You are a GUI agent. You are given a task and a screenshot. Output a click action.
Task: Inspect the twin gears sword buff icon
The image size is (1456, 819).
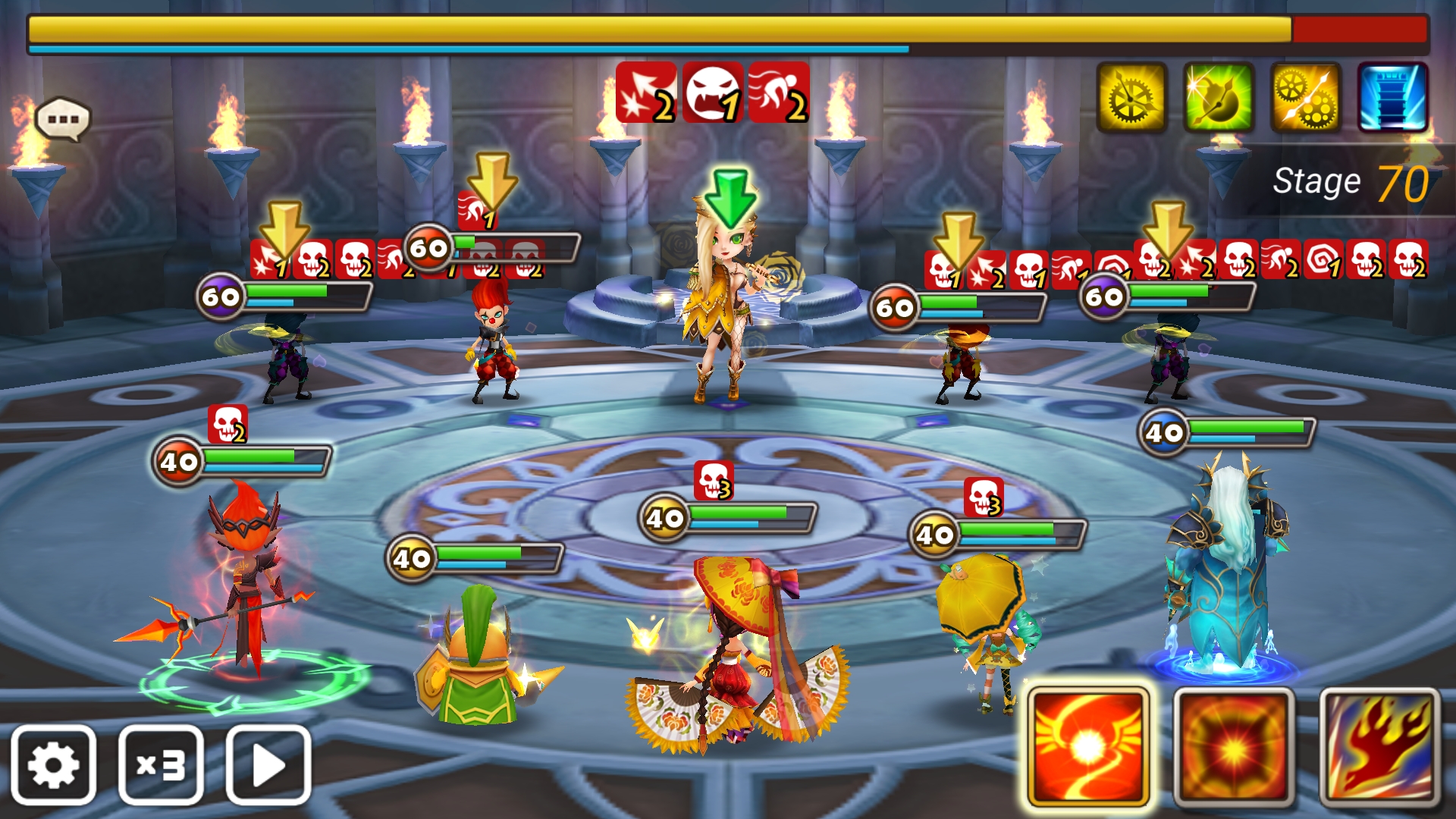pos(1306,98)
